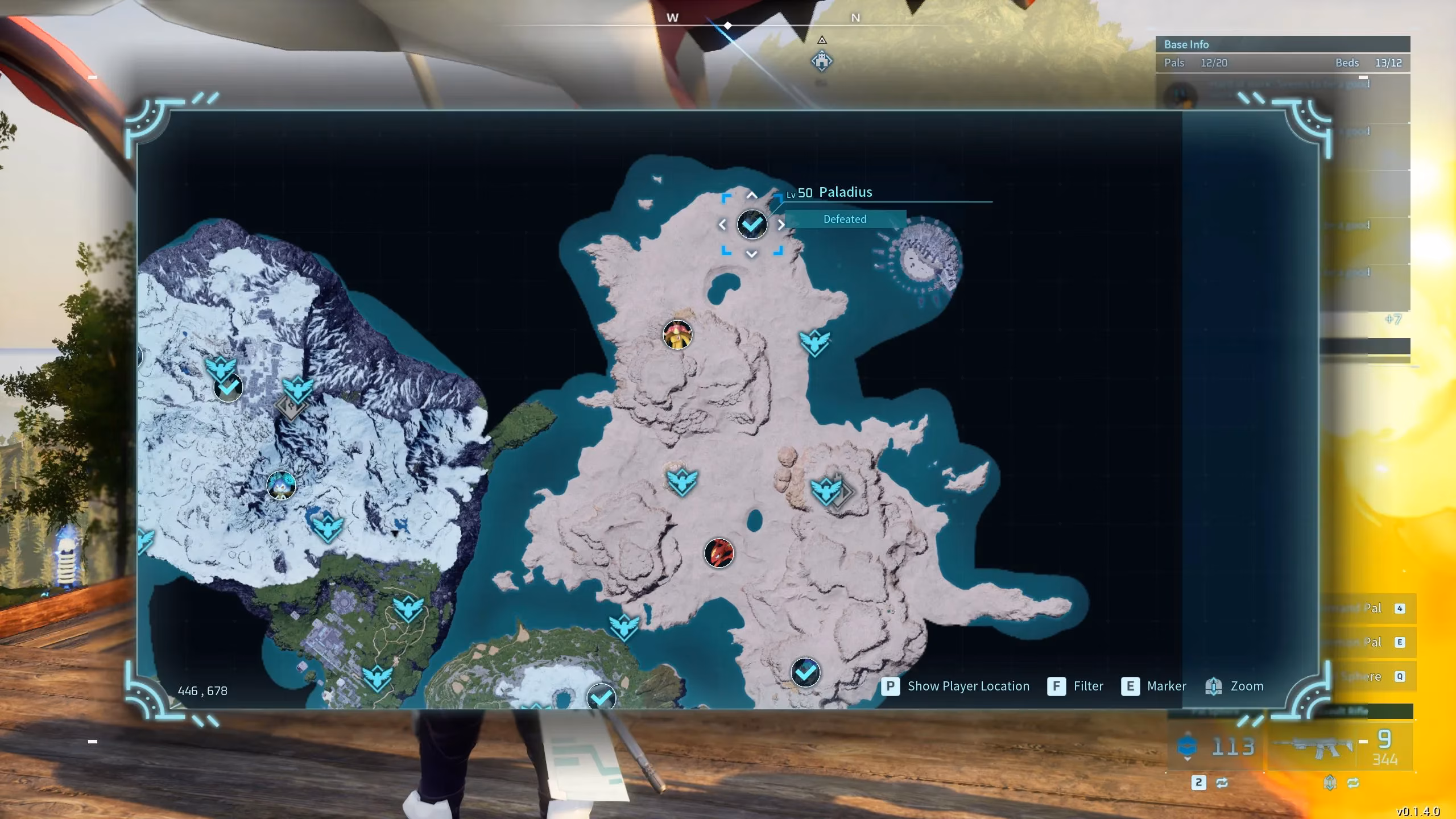Select the fast travel eagle by the snowfield lake
Screen dimensions: 1456x819
click(327, 526)
